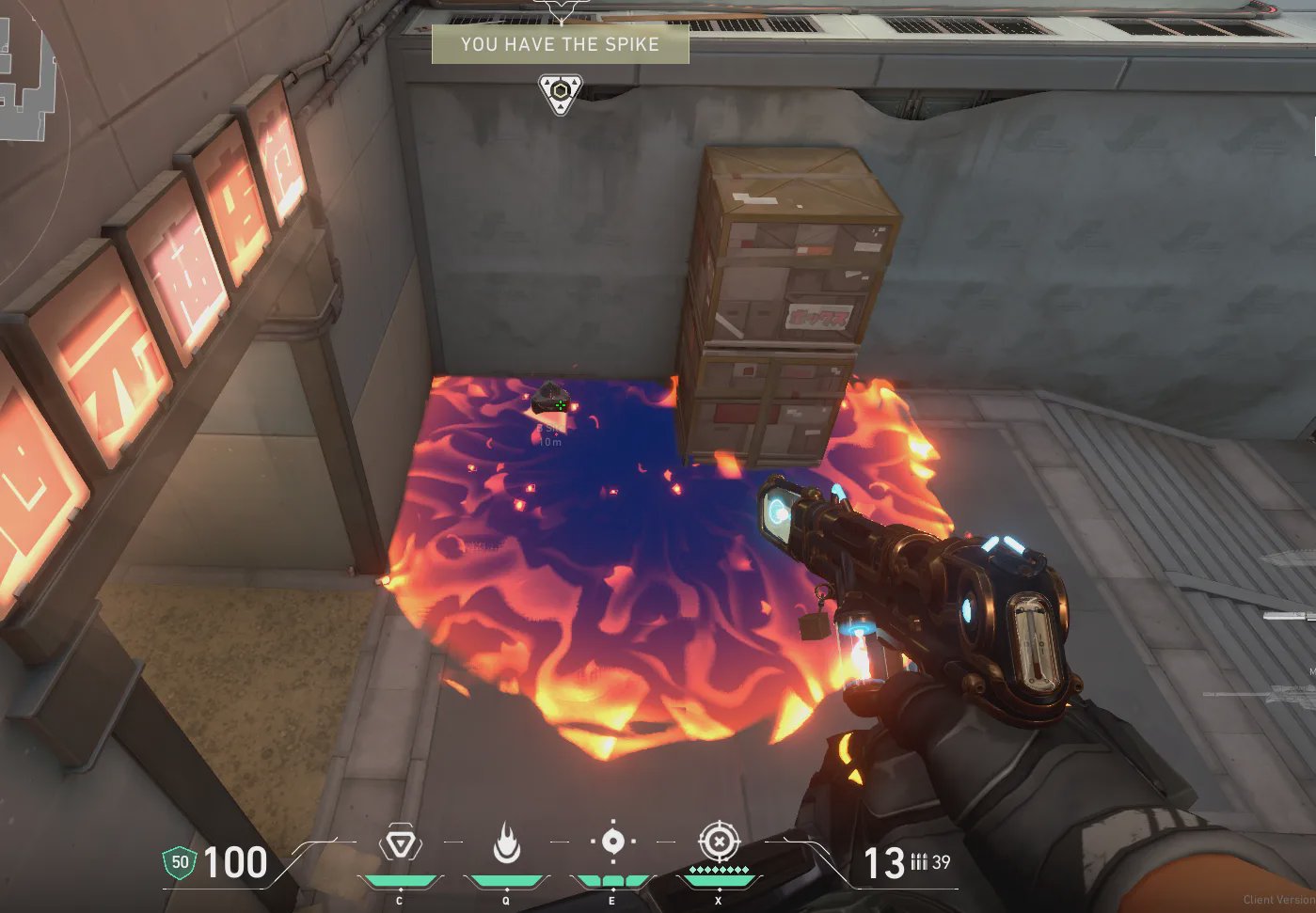The image size is (1316, 913).
Task: Trigger the Orbital Strike ultimate icon
Action: [719, 842]
